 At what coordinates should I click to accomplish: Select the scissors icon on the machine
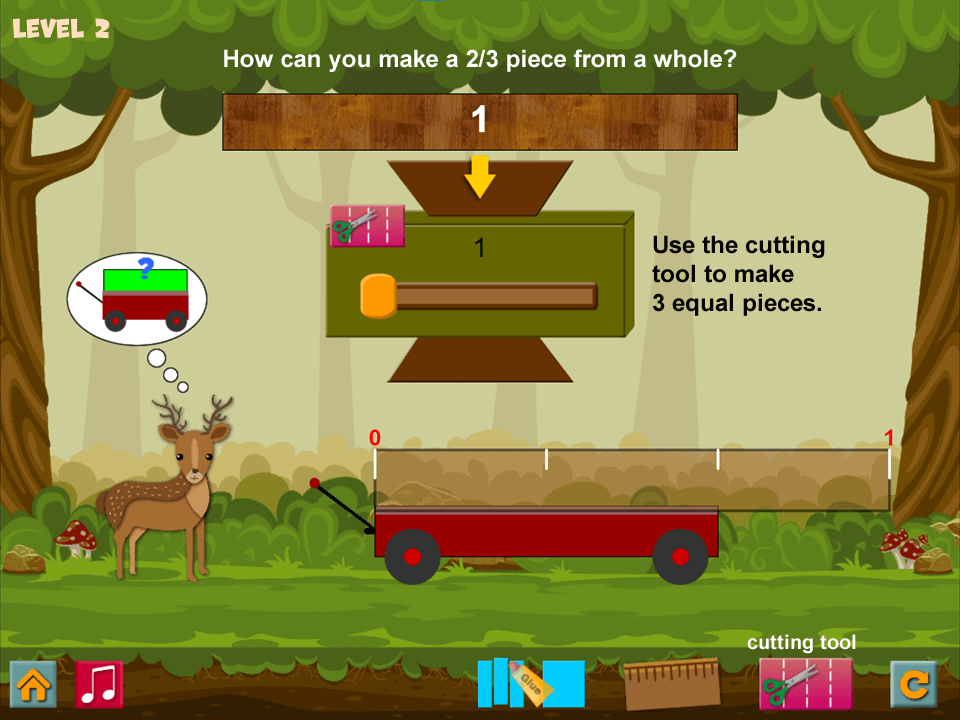367,226
